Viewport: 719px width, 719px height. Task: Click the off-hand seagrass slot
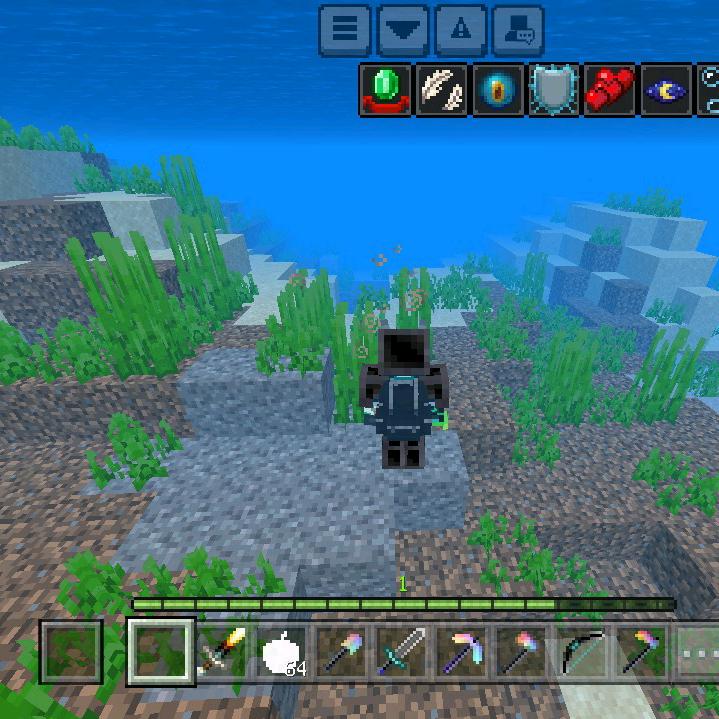click(x=72, y=652)
